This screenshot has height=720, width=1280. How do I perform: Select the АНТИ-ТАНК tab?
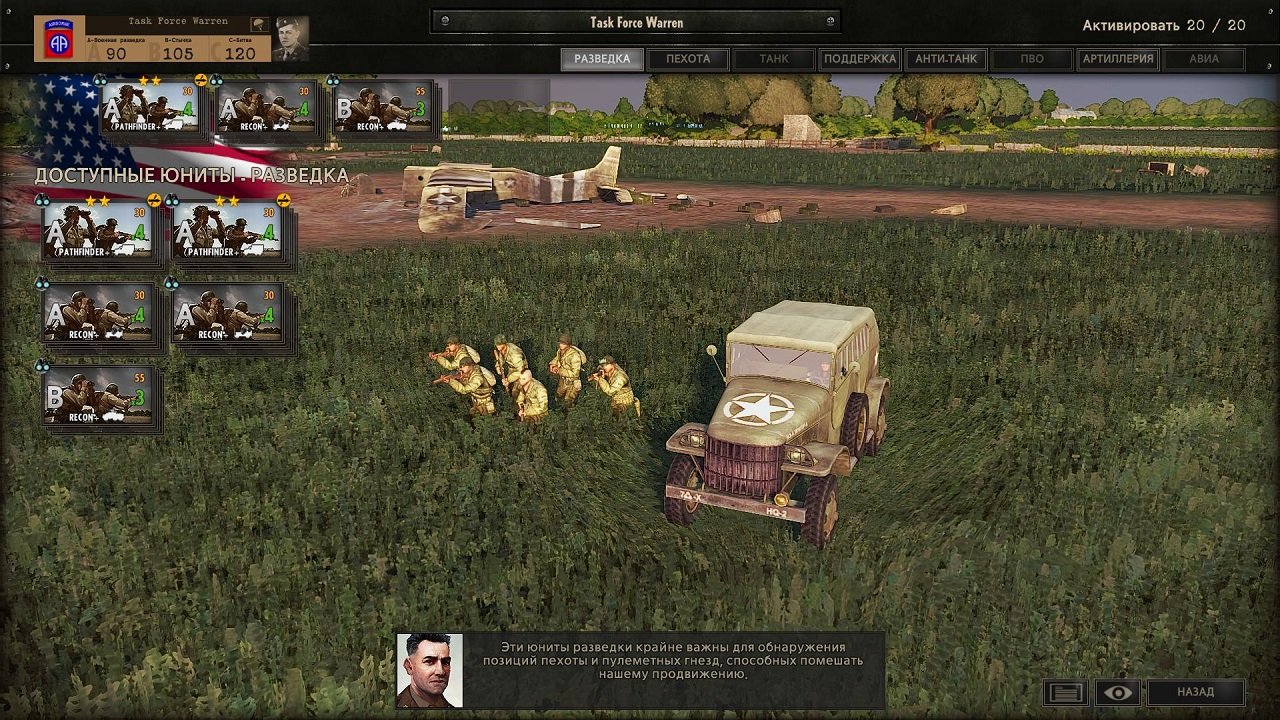pyautogui.click(x=946, y=59)
